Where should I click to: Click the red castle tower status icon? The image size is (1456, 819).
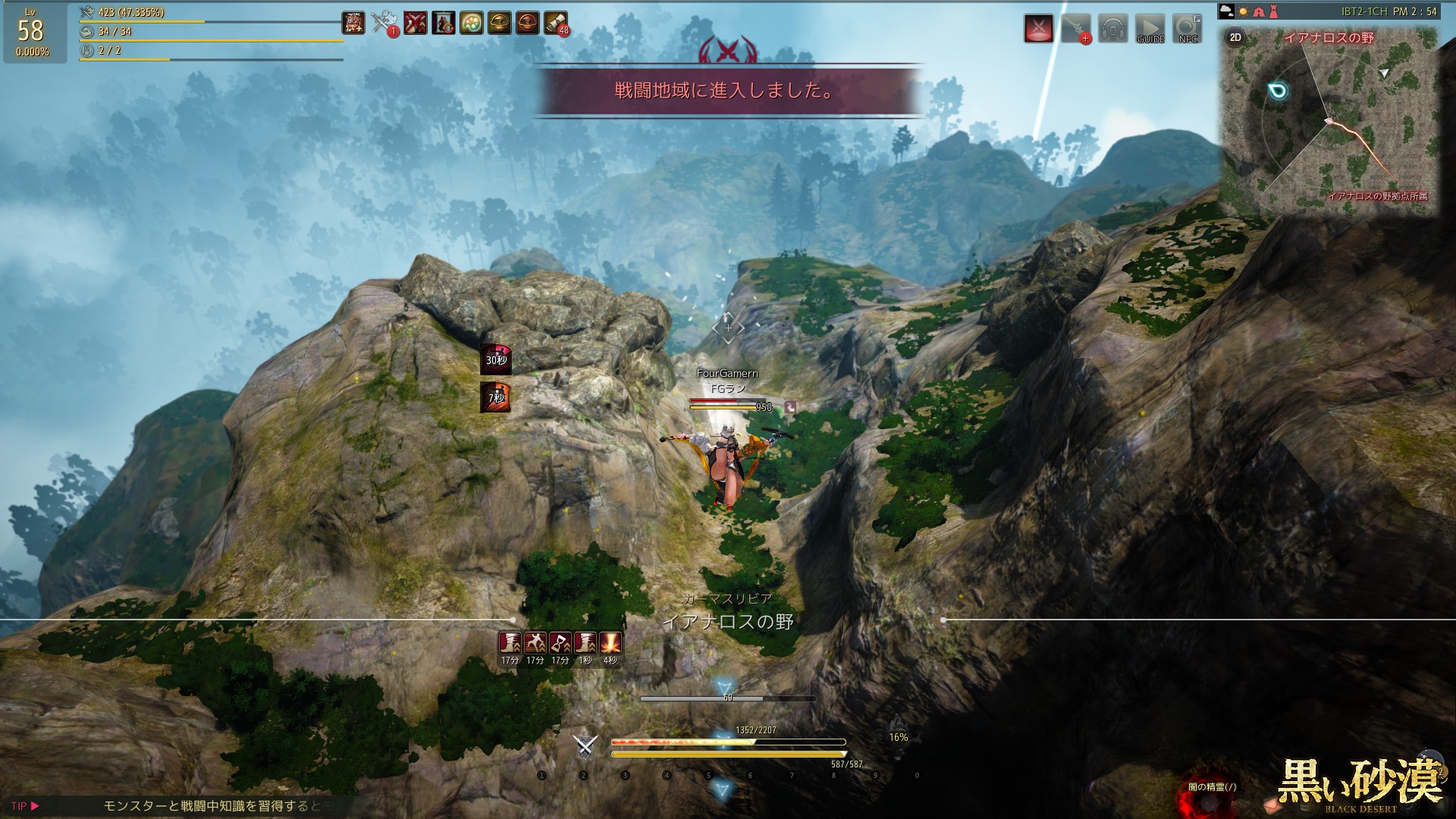click(1273, 11)
